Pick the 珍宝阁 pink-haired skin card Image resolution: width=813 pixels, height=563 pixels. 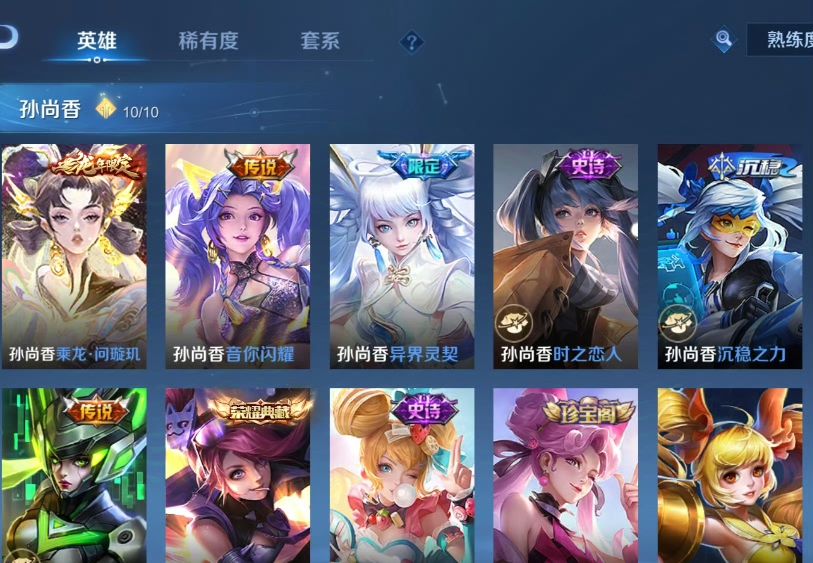pyautogui.click(x=565, y=475)
